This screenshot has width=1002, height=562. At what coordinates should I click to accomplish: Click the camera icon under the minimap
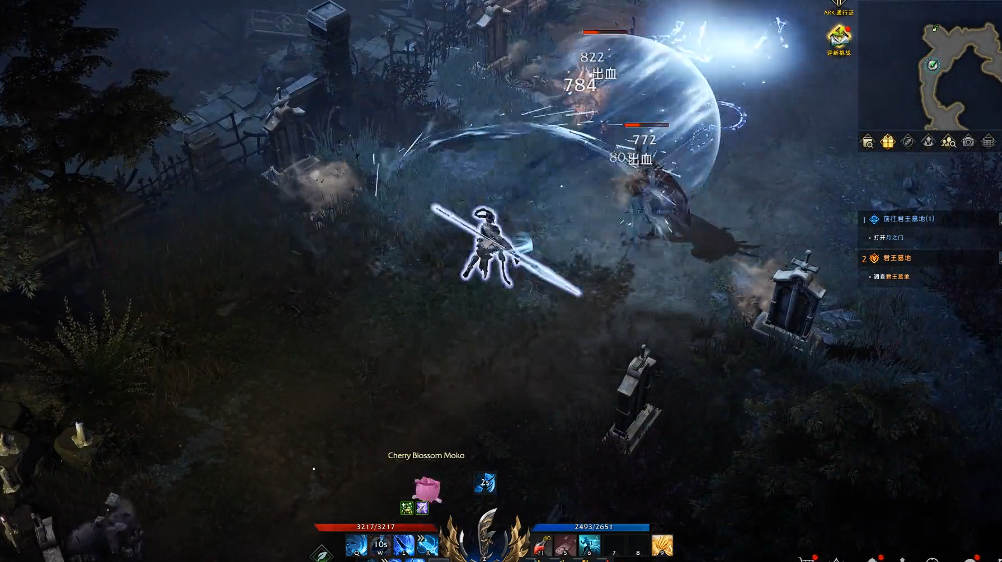(x=969, y=141)
